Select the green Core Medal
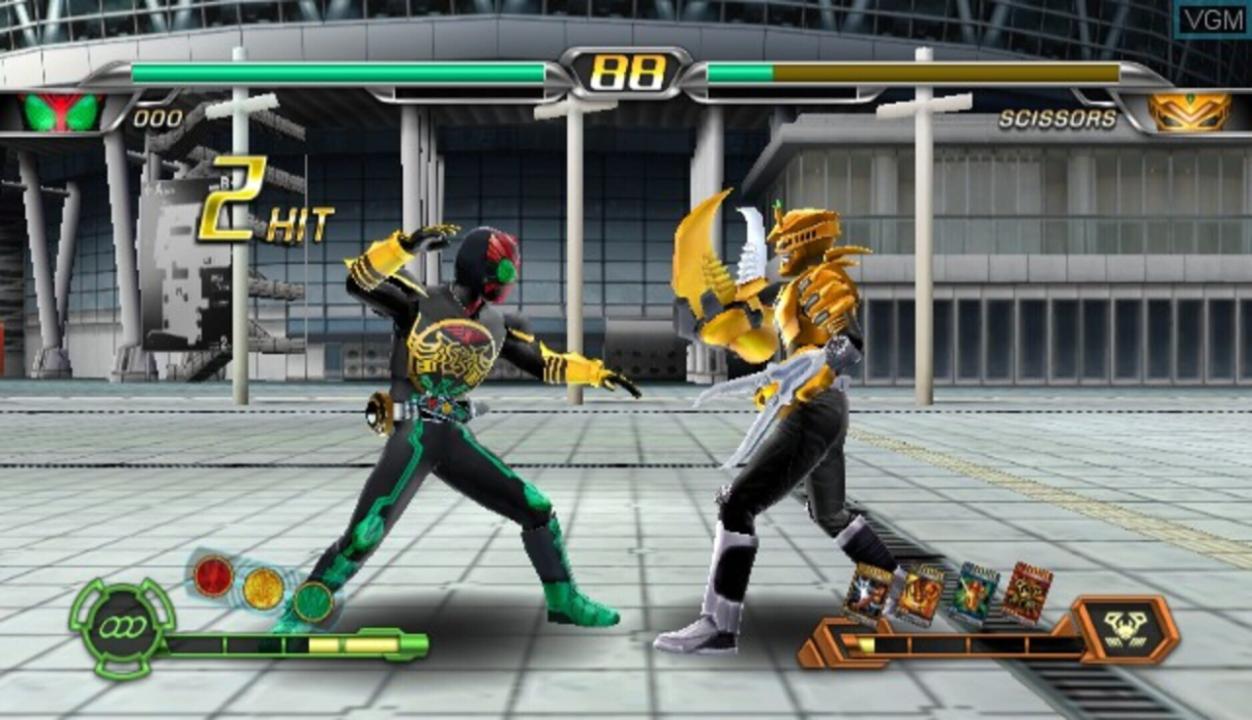Viewport: 1252px width, 720px height. (313, 601)
